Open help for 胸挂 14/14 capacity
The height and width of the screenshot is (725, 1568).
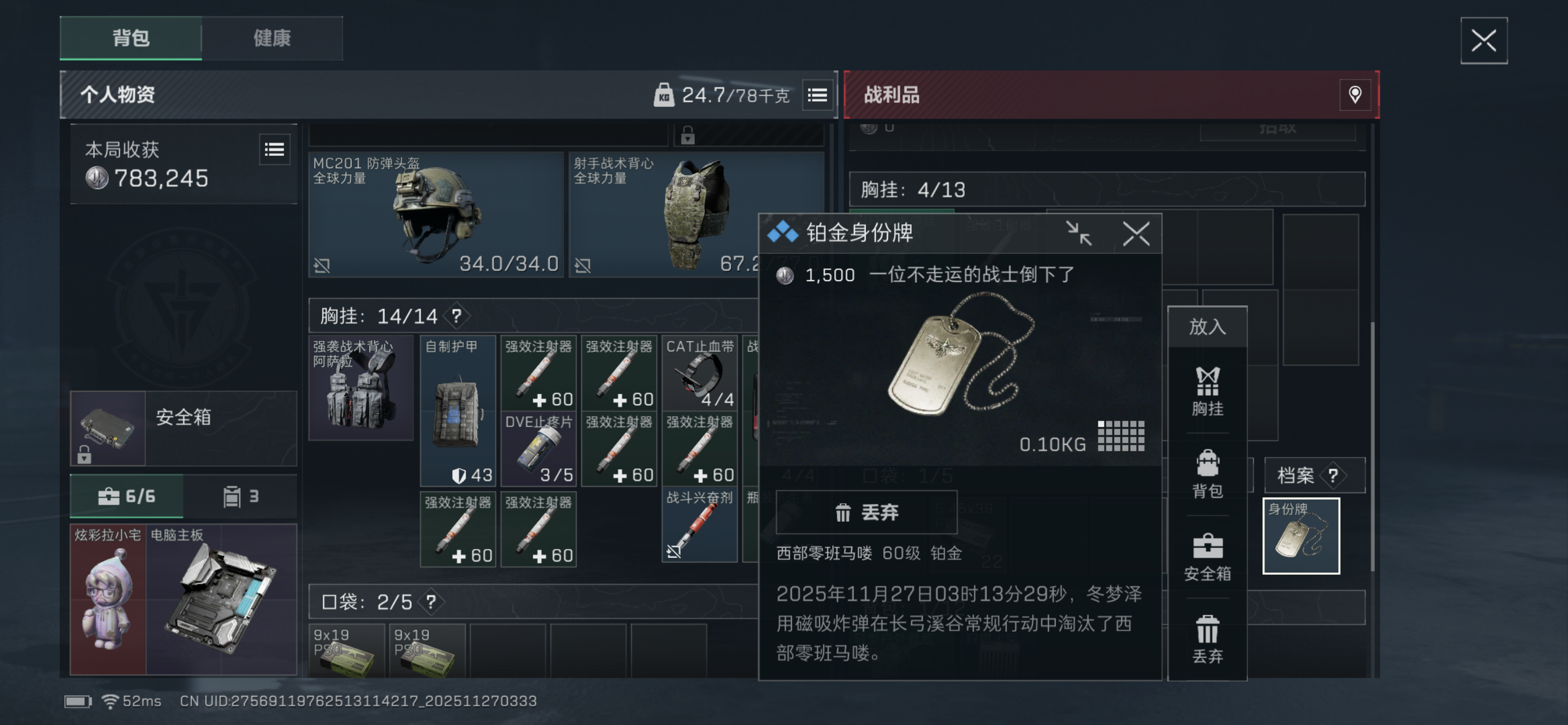coord(456,316)
